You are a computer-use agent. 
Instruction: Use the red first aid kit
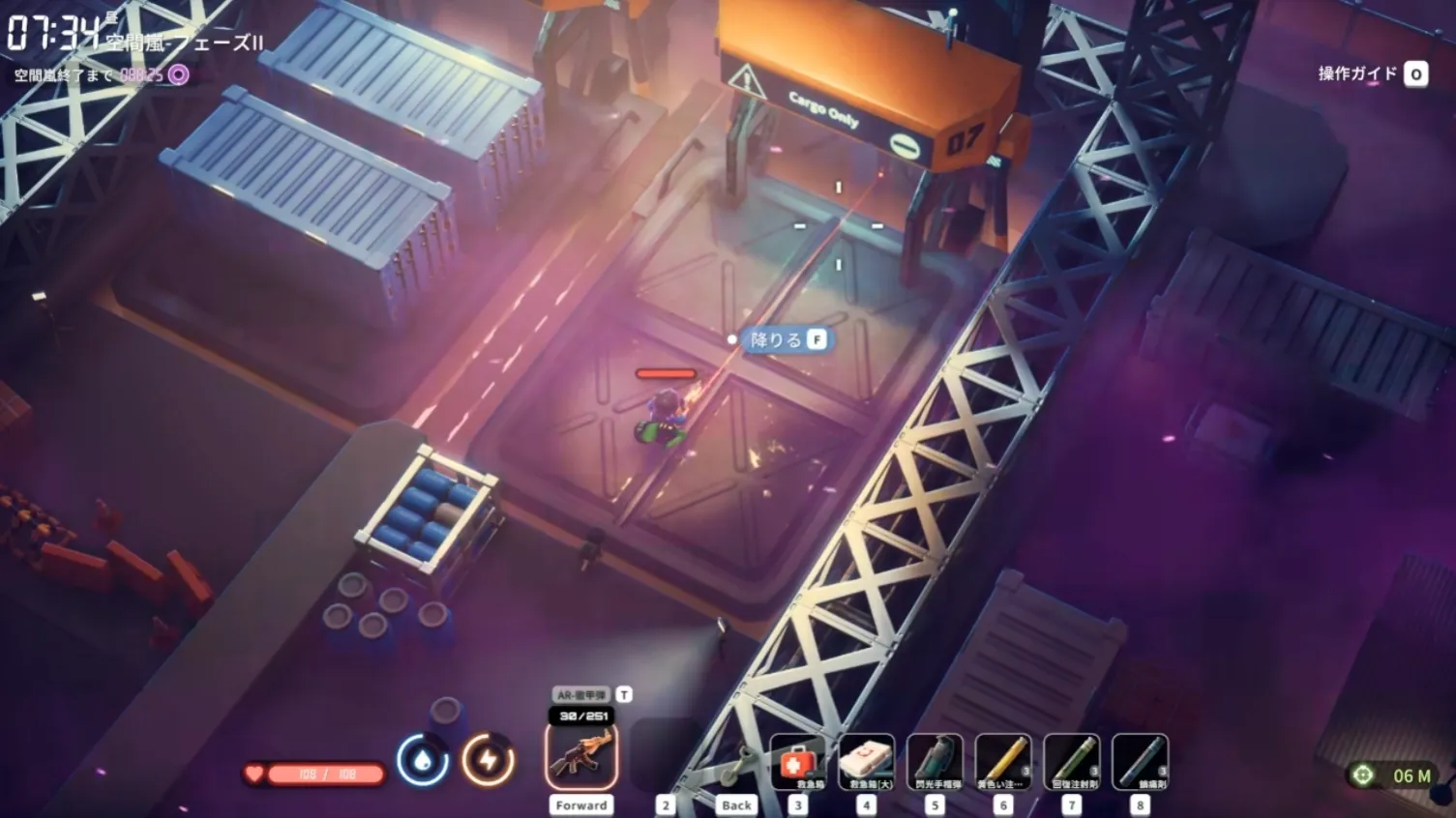tap(797, 762)
